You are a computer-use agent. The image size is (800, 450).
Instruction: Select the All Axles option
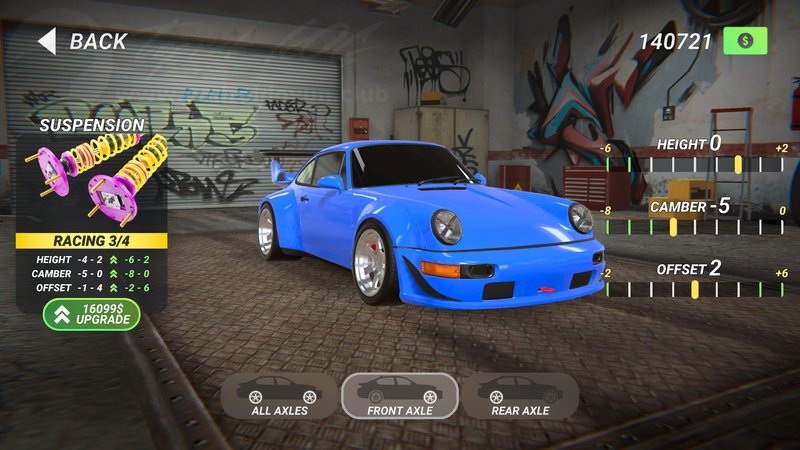[x=280, y=396]
